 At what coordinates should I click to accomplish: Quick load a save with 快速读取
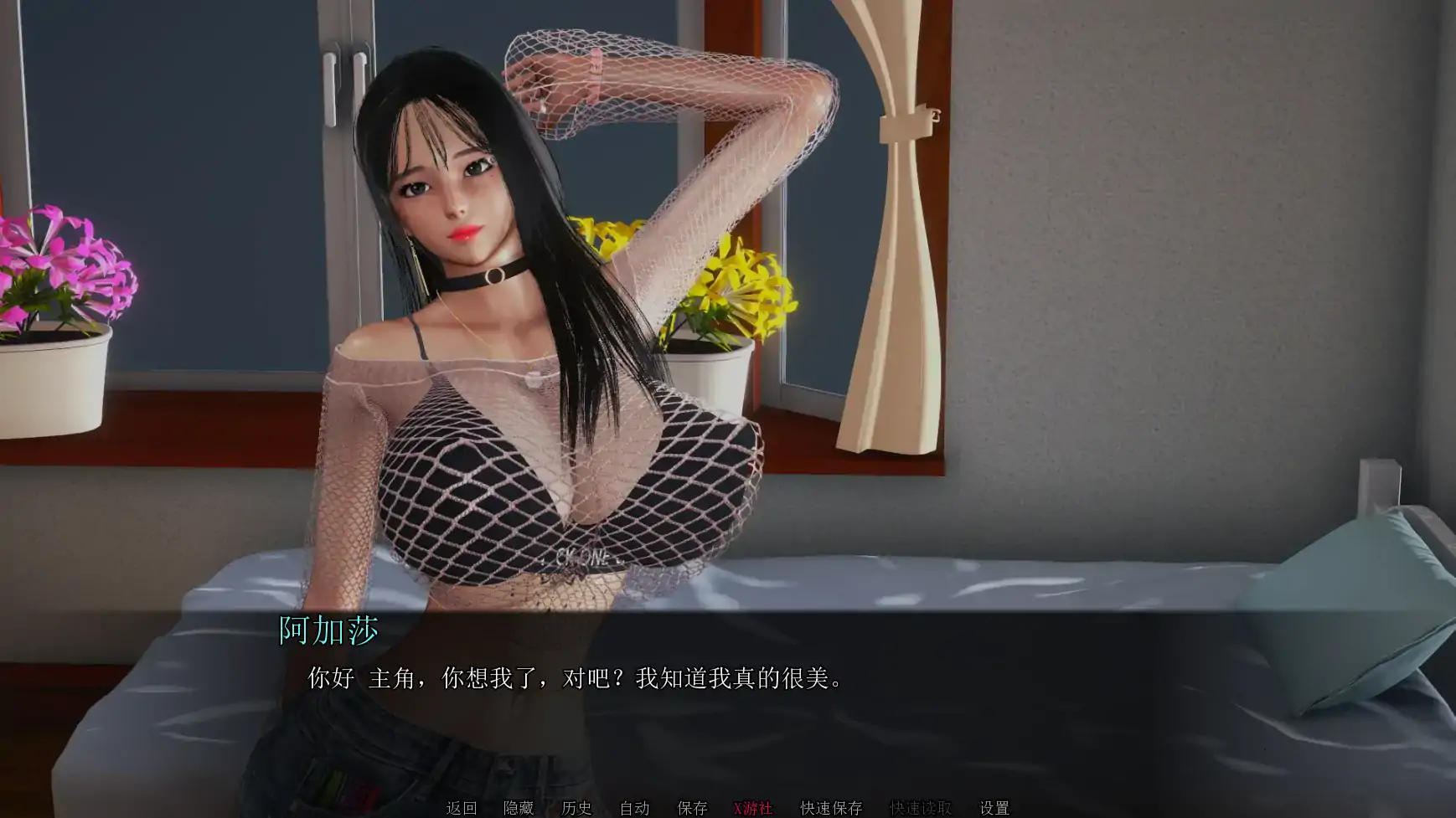[x=922, y=809]
